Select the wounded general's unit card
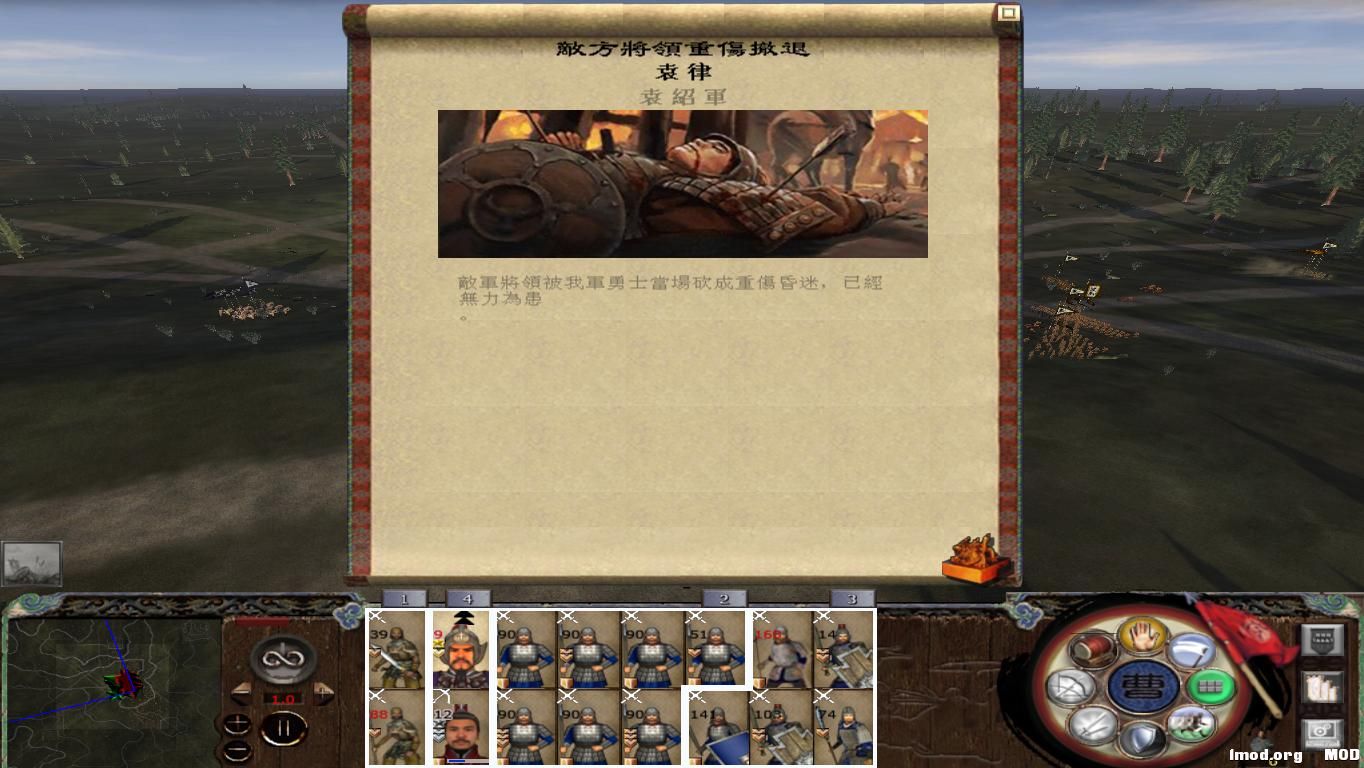This screenshot has height=768, width=1364. [x=465, y=648]
